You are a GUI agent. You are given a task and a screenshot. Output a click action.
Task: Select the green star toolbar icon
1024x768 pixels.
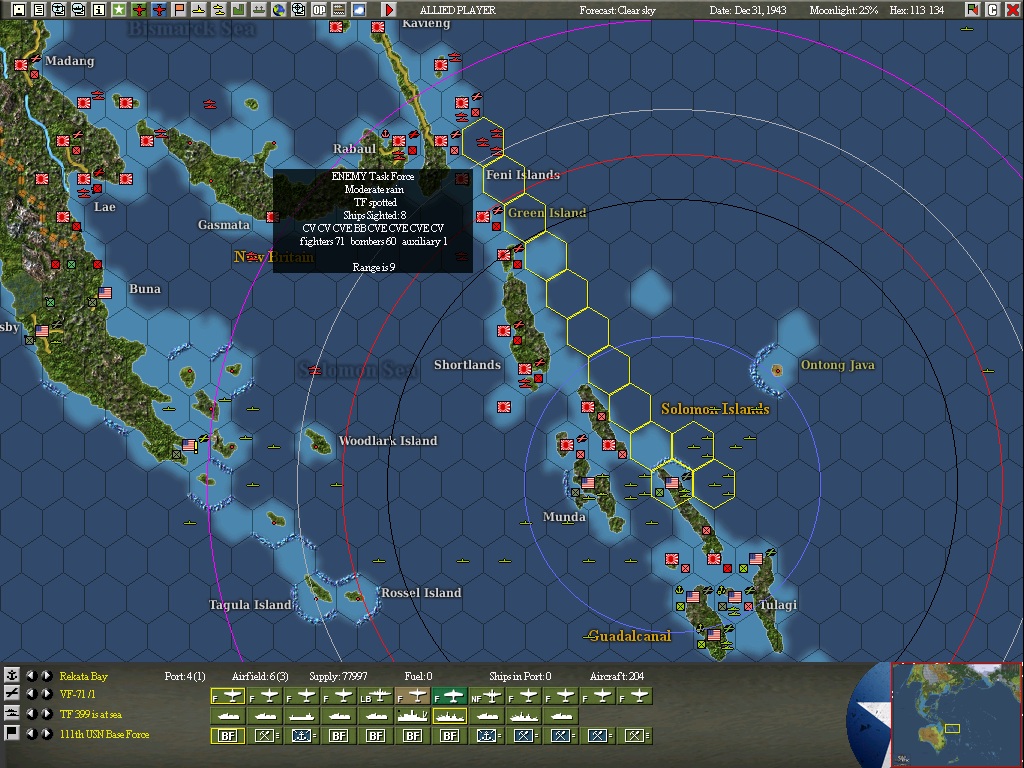(118, 10)
